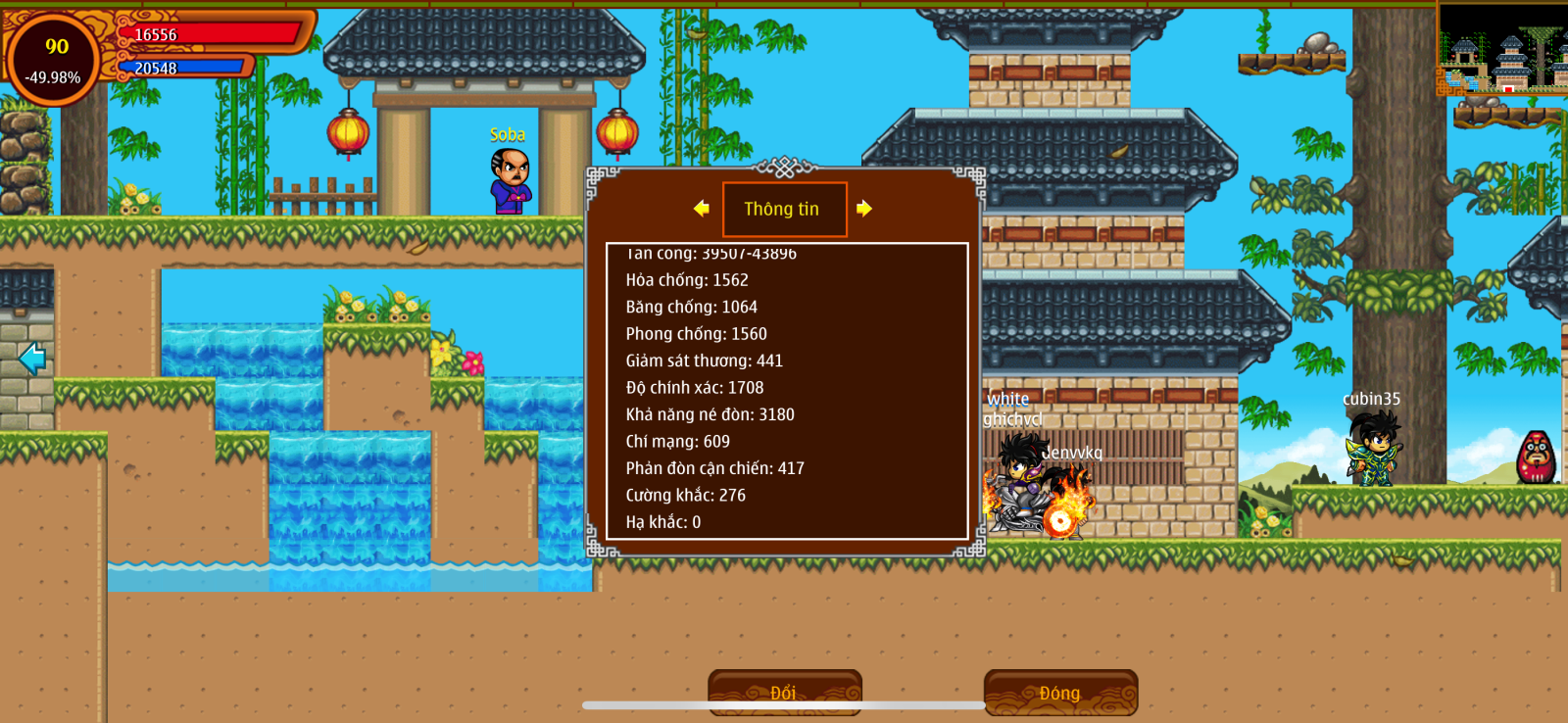The image size is (1568, 723).
Task: Tap the level 90 character badge
Action: coord(55,59)
